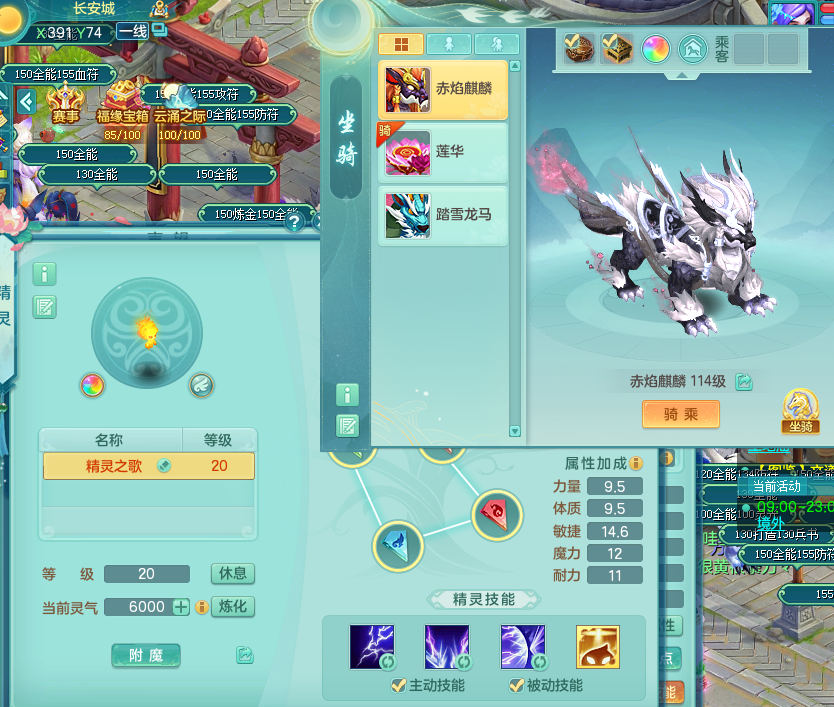Click the 炼化 refine button
Image resolution: width=834 pixels, height=707 pixels.
tap(232, 607)
